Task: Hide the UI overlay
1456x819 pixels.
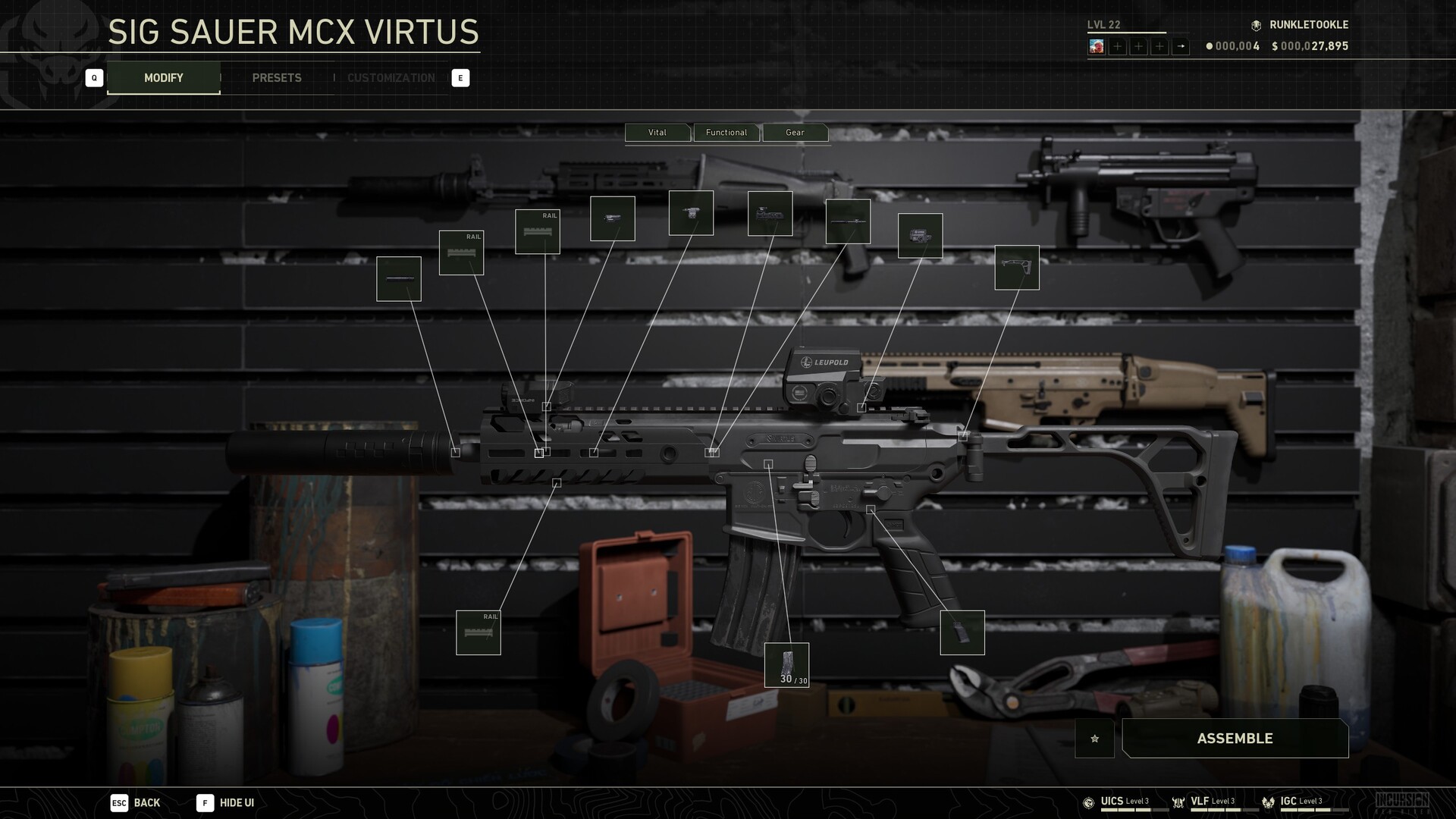Action: (226, 803)
